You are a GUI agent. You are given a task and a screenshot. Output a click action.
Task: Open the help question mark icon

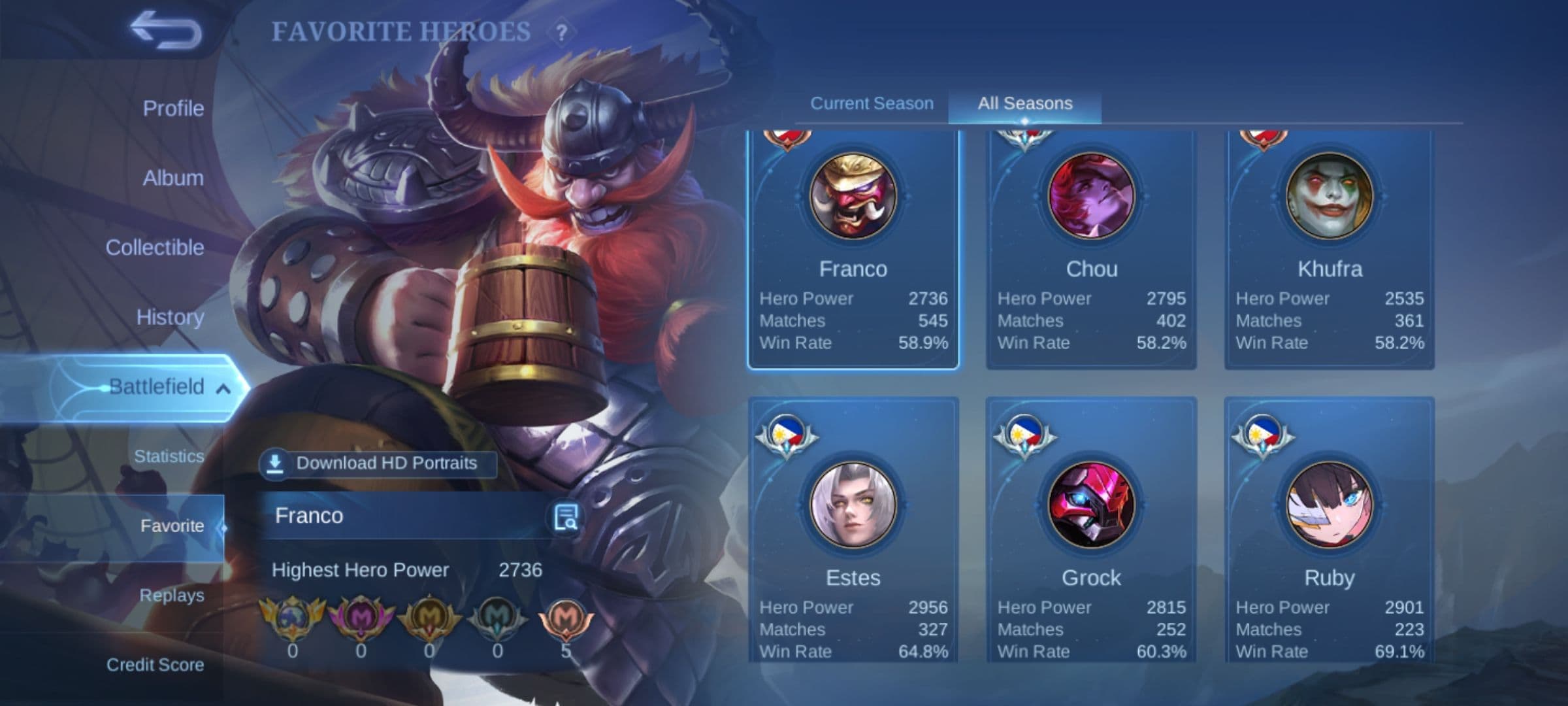pyautogui.click(x=561, y=32)
